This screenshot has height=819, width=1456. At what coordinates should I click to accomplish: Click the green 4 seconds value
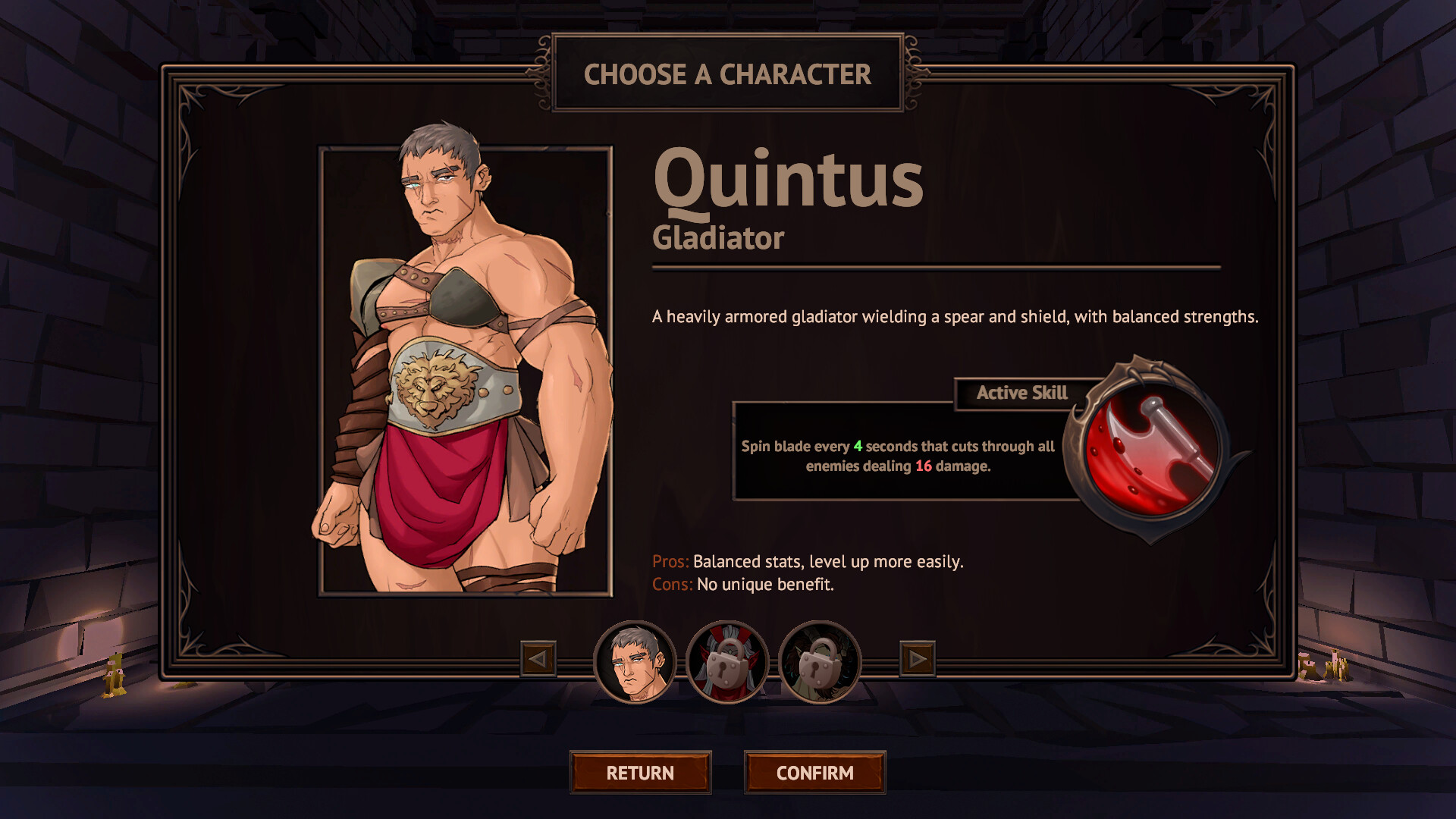[858, 447]
